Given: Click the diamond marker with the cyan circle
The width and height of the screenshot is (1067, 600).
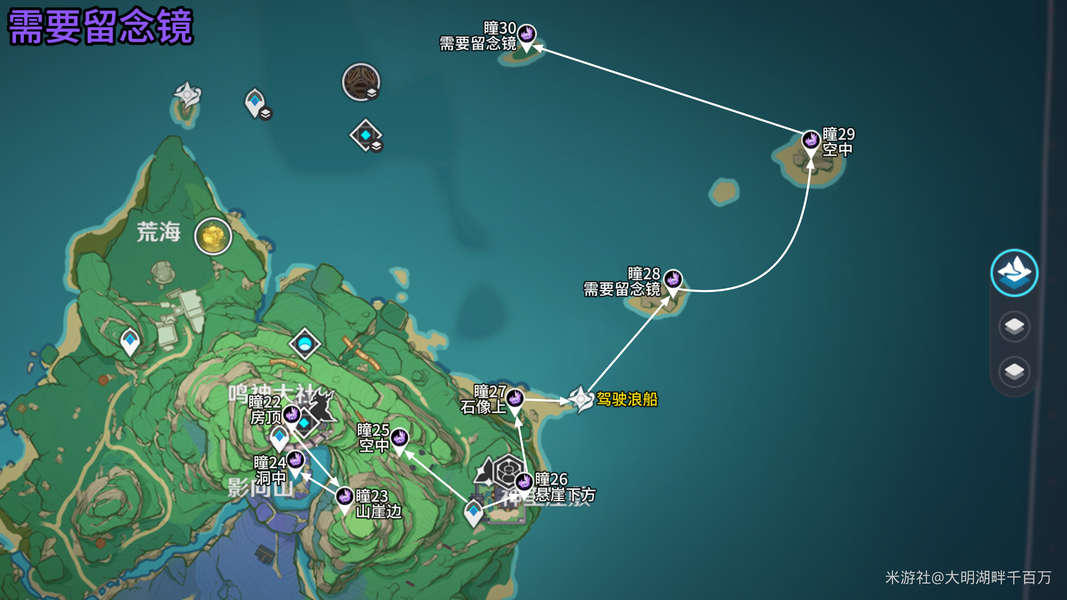Looking at the screenshot, I should [305, 345].
